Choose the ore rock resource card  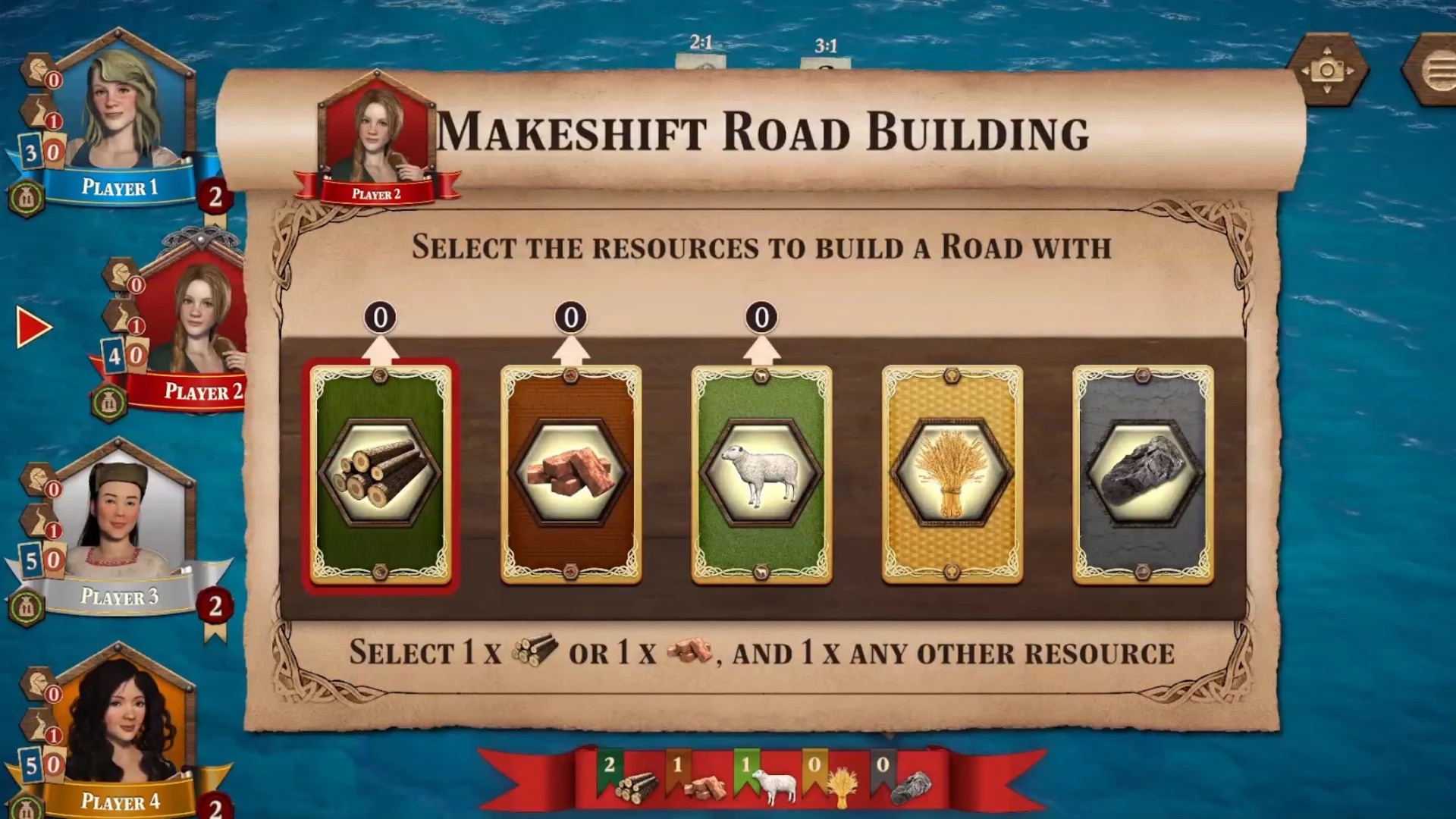(x=1142, y=475)
